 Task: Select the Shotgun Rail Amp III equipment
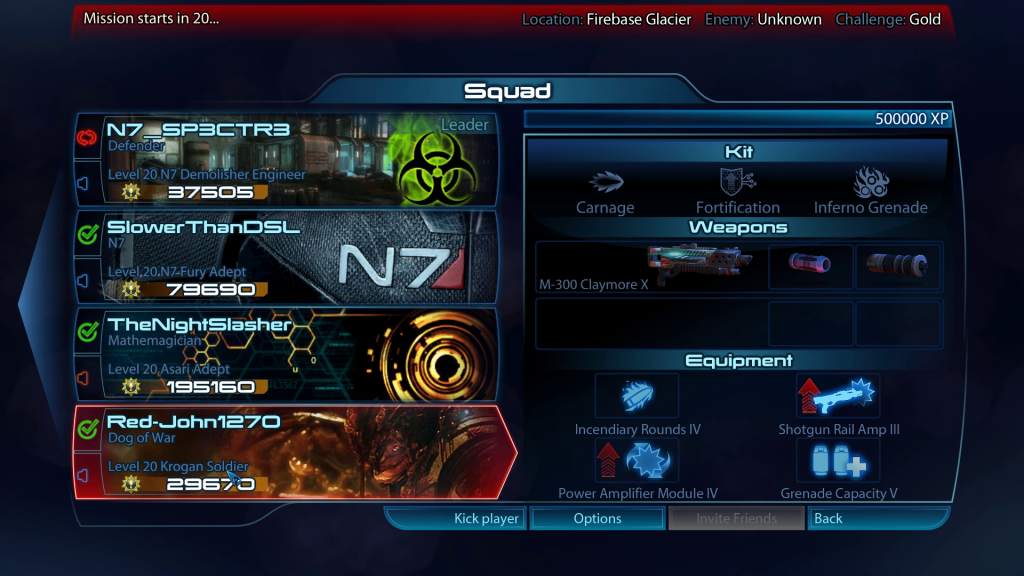point(838,396)
